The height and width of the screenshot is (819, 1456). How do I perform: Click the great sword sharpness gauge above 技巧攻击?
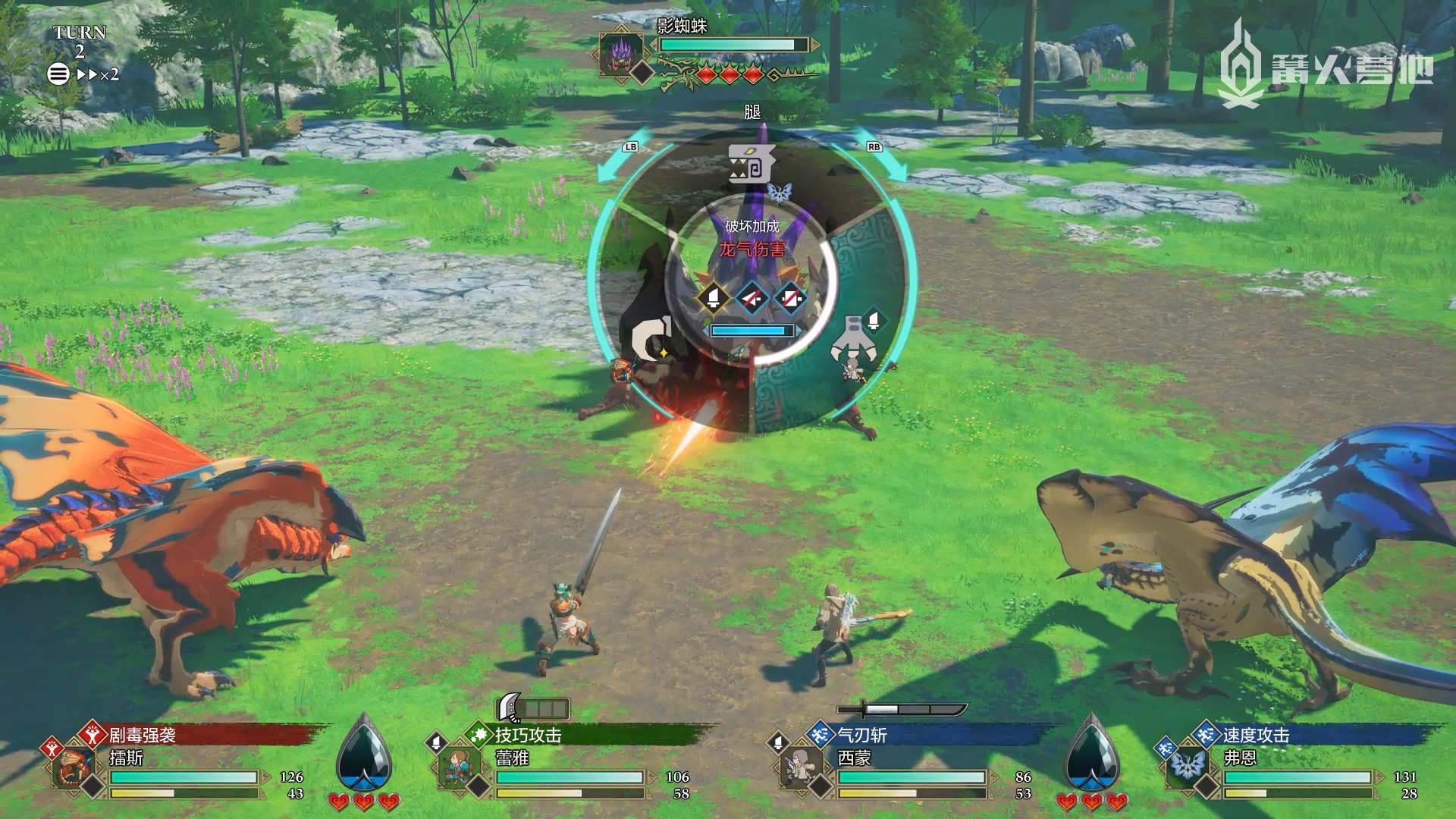tap(532, 709)
